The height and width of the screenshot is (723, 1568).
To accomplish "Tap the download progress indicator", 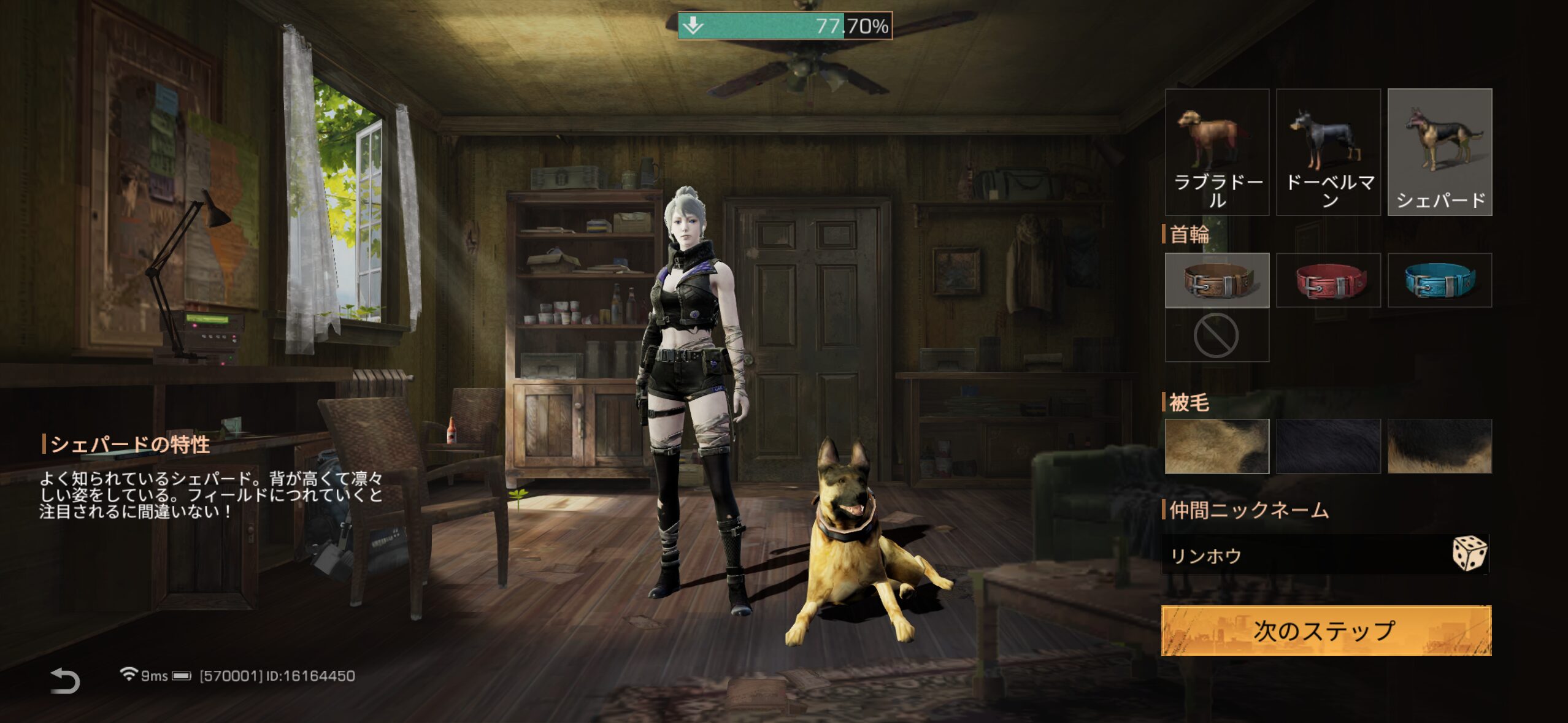I will (x=784, y=26).
